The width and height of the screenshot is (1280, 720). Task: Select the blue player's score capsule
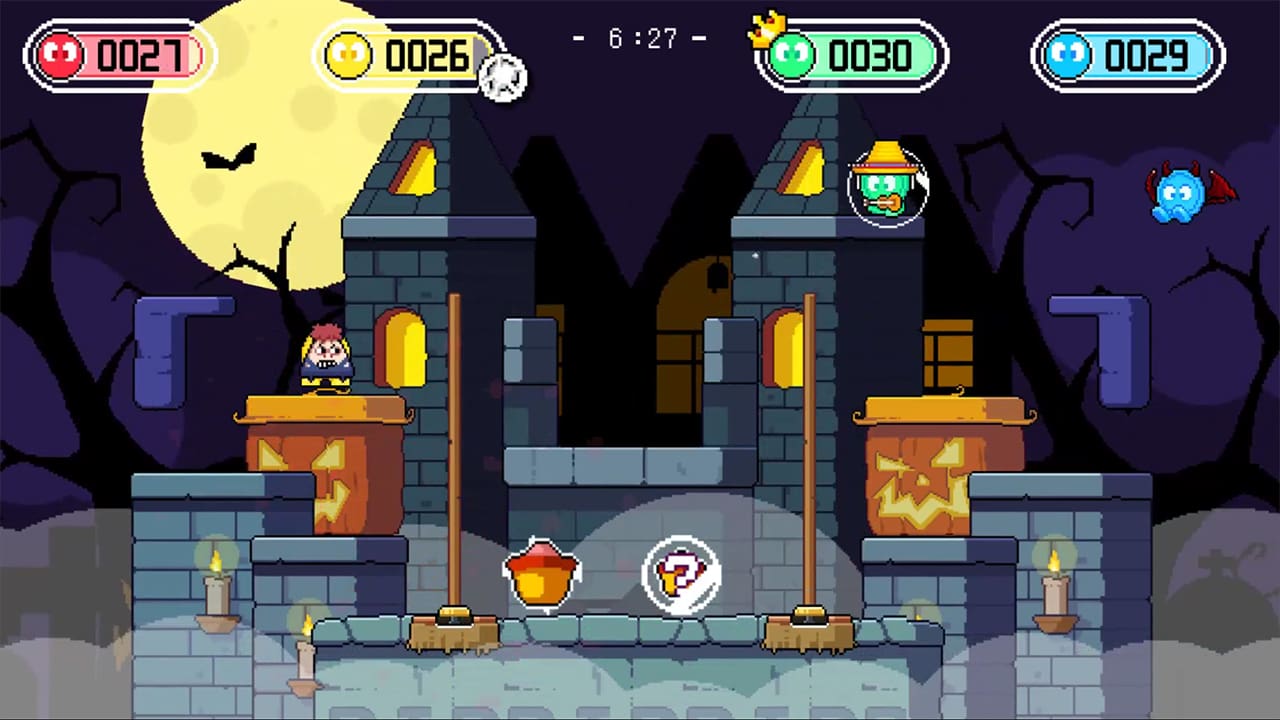[x=1128, y=55]
